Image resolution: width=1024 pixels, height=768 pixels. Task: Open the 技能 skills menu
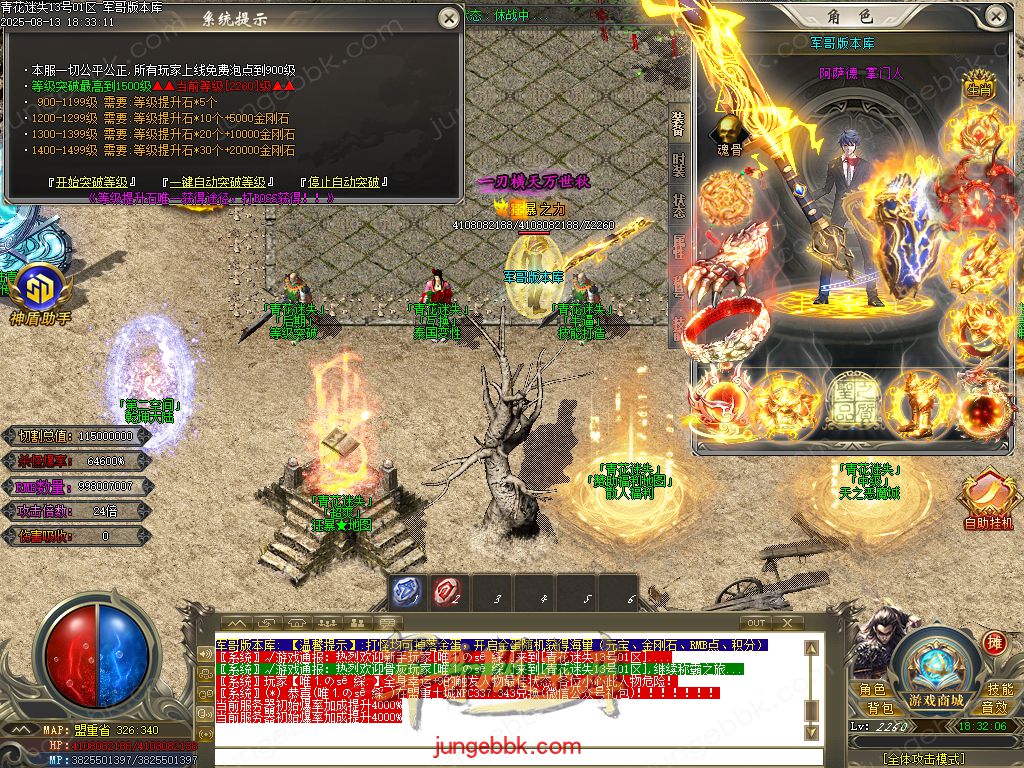point(999,690)
